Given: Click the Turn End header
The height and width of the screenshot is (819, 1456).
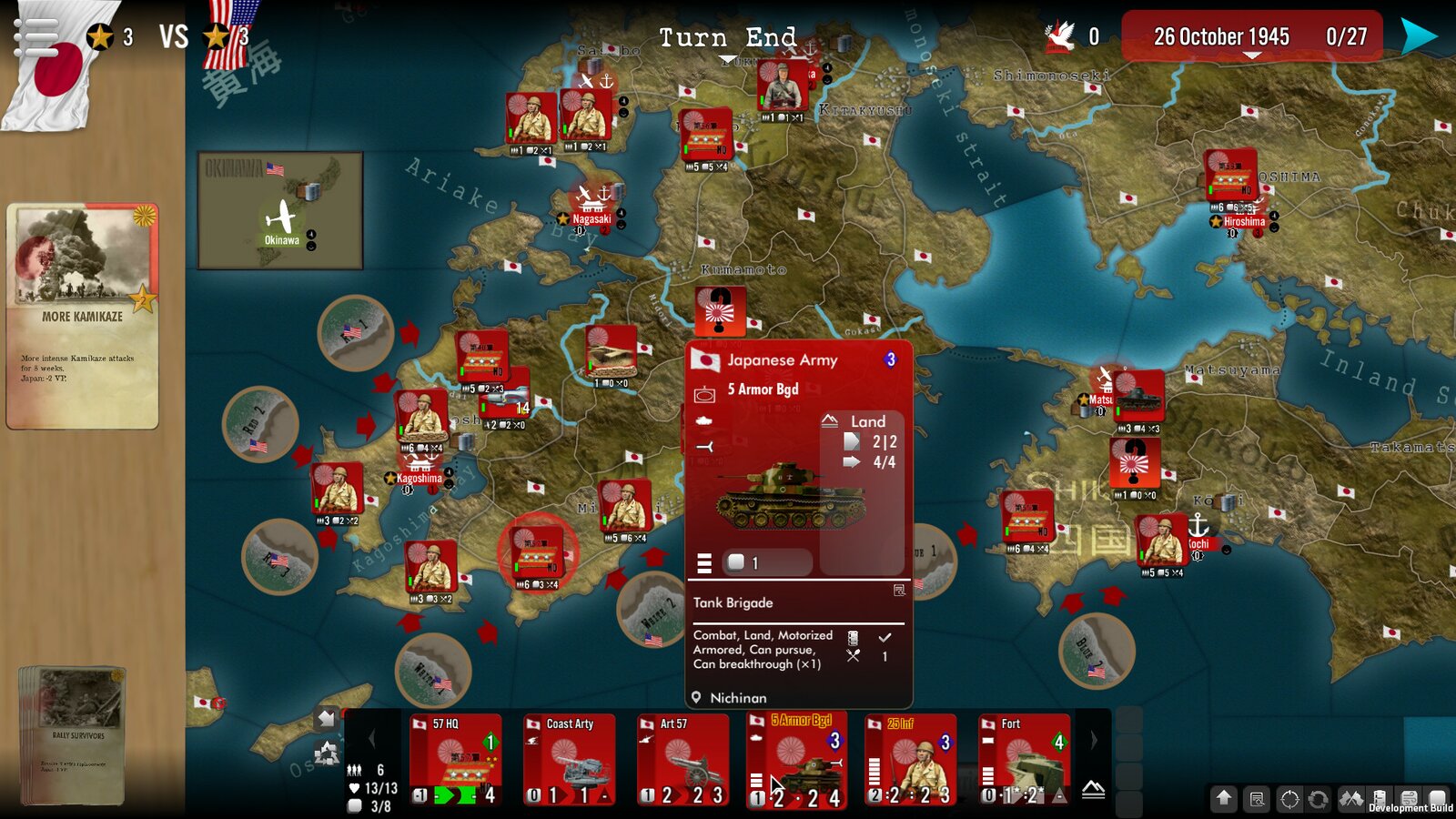Looking at the screenshot, I should tap(727, 38).
